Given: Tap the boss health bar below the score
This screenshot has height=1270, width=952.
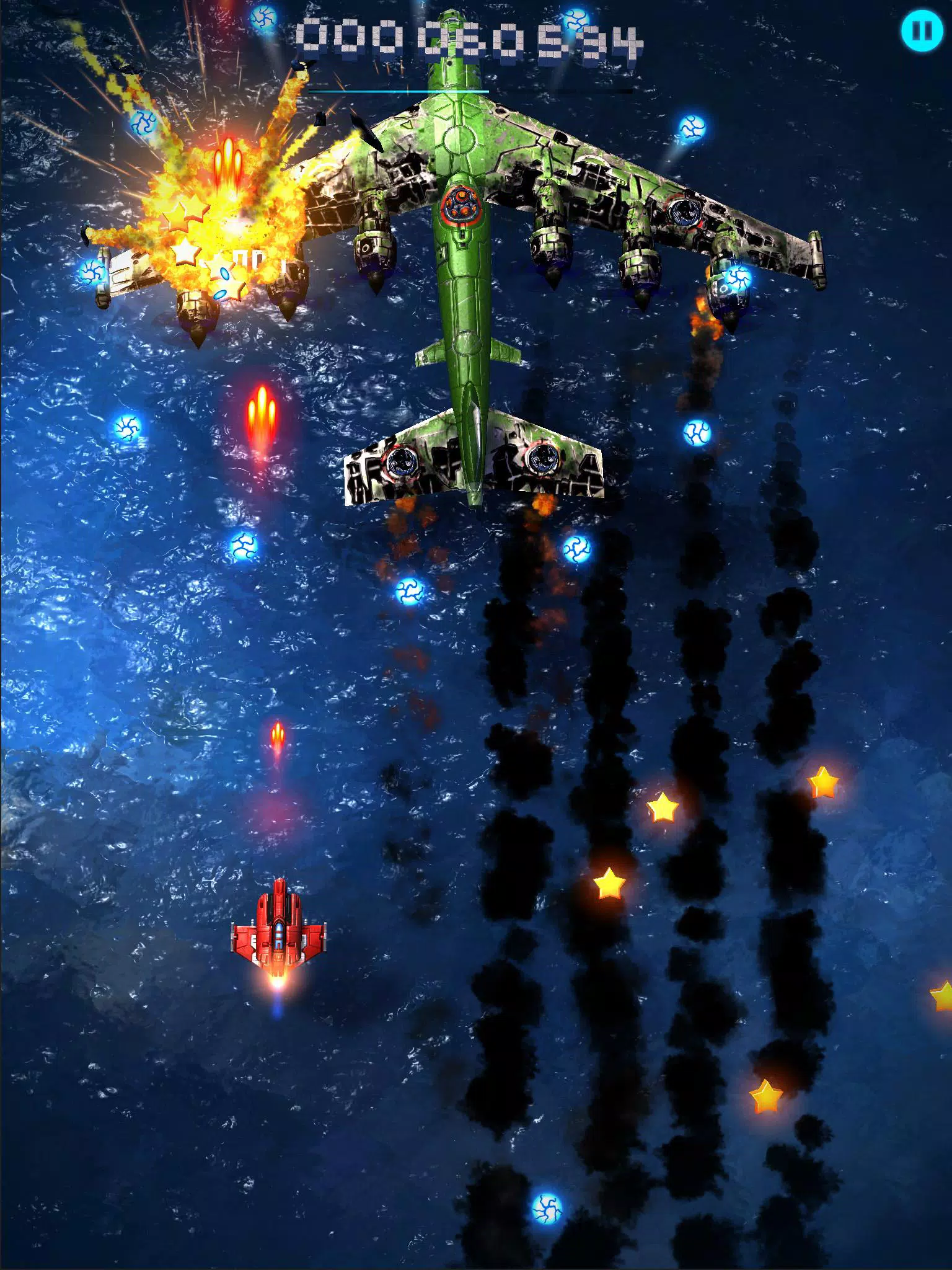Looking at the screenshot, I should tap(400, 90).
